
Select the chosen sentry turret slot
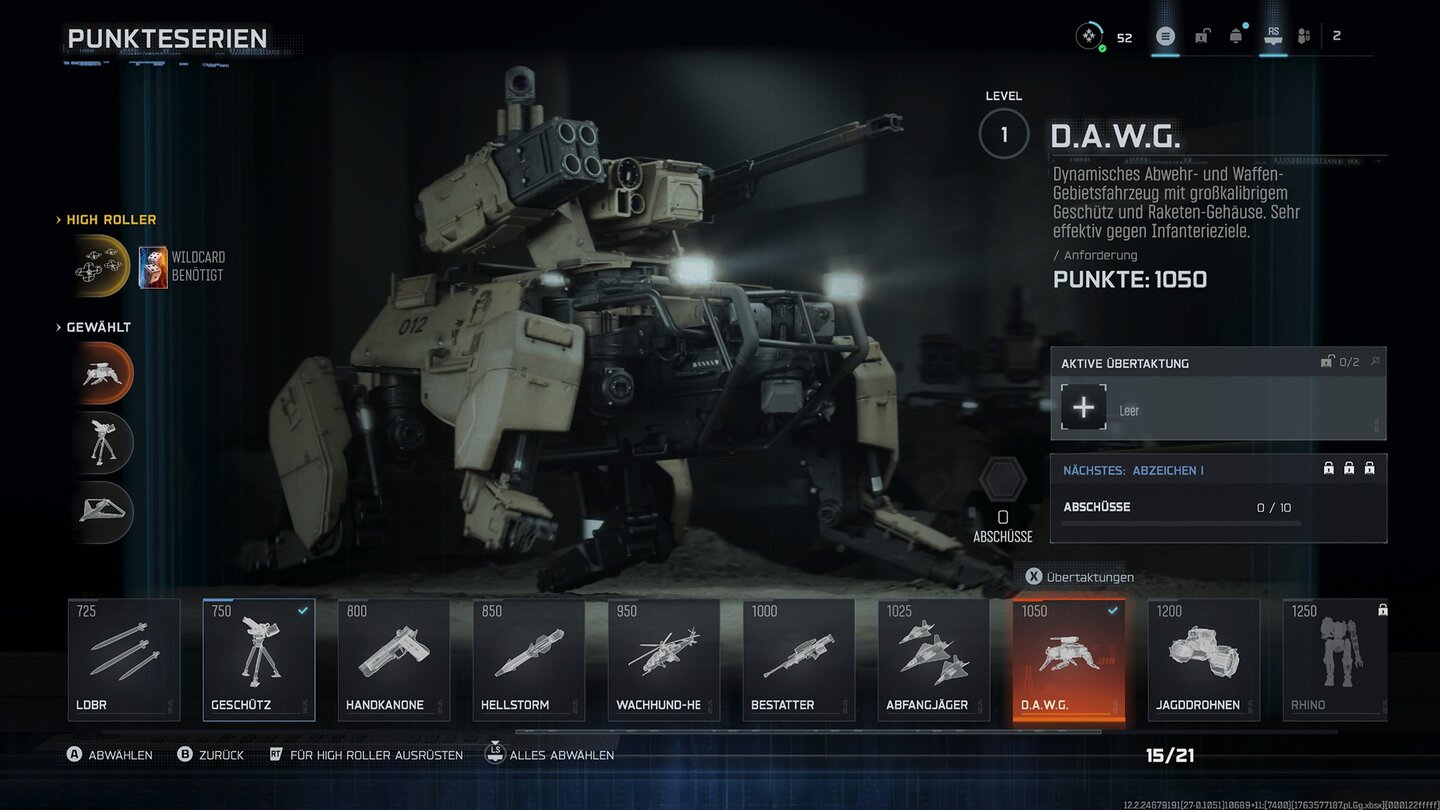102,442
